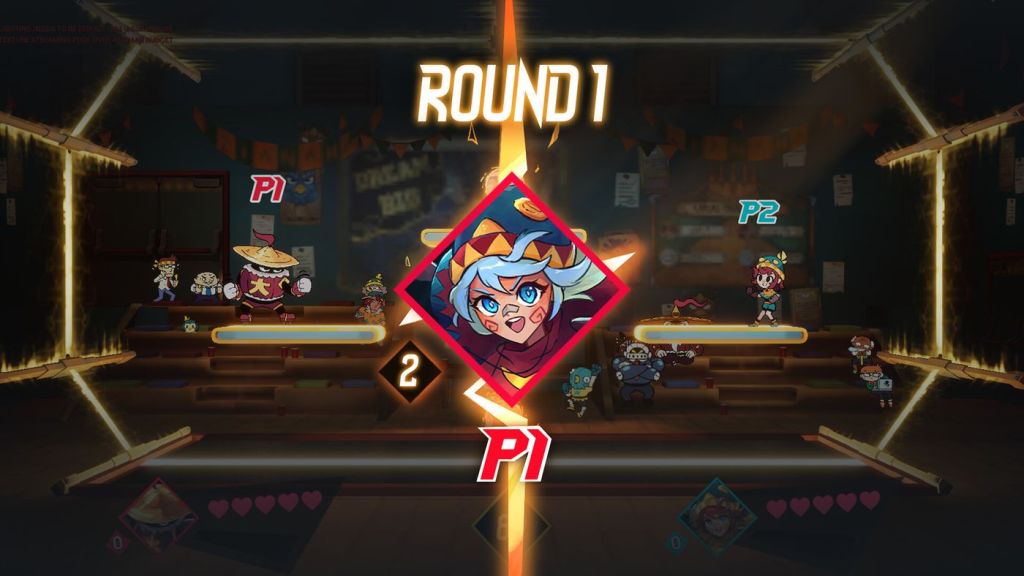
Task: Select the straw-hat fighter portrait in the bottom HUD
Action: (x=157, y=513)
